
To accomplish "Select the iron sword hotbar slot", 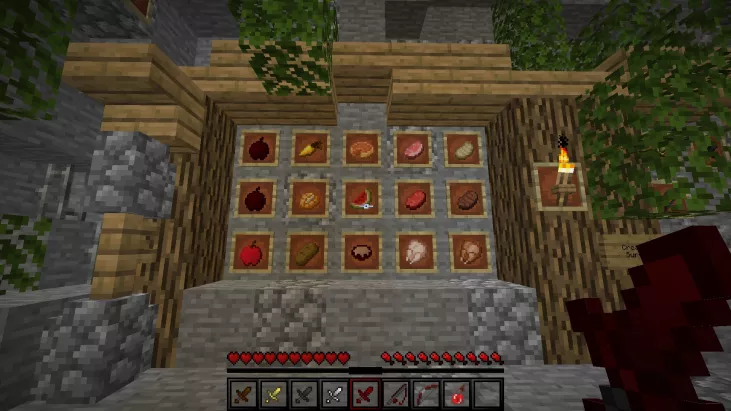I will pos(335,394).
